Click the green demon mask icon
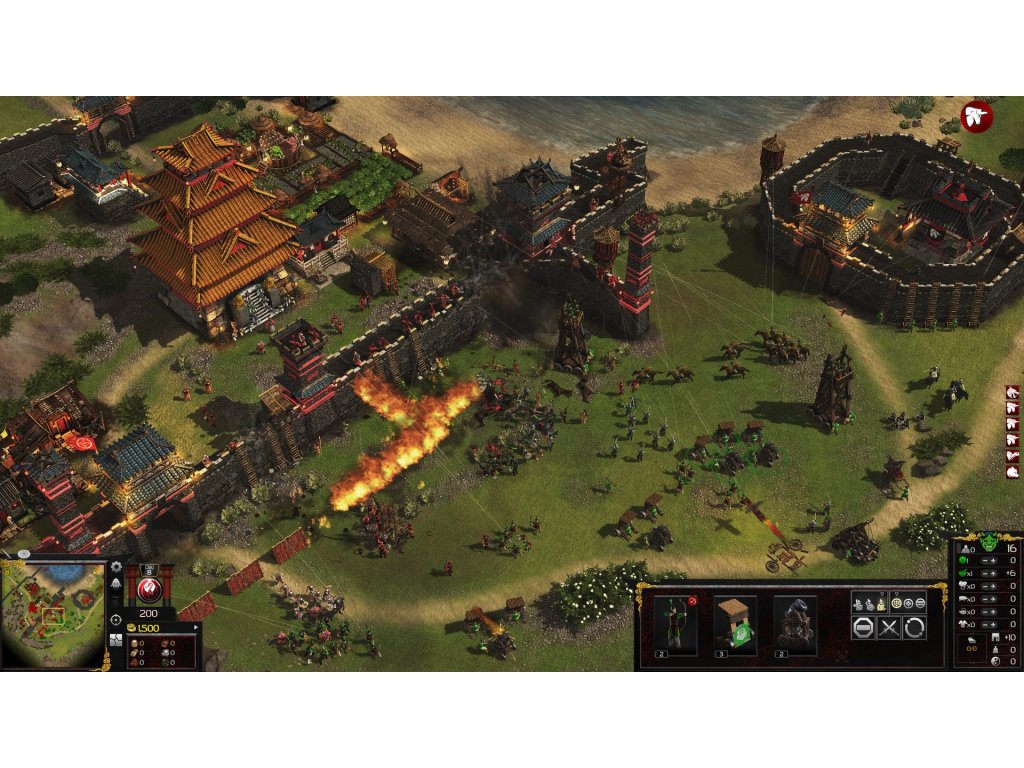Image resolution: width=1024 pixels, height=768 pixels. tap(988, 544)
